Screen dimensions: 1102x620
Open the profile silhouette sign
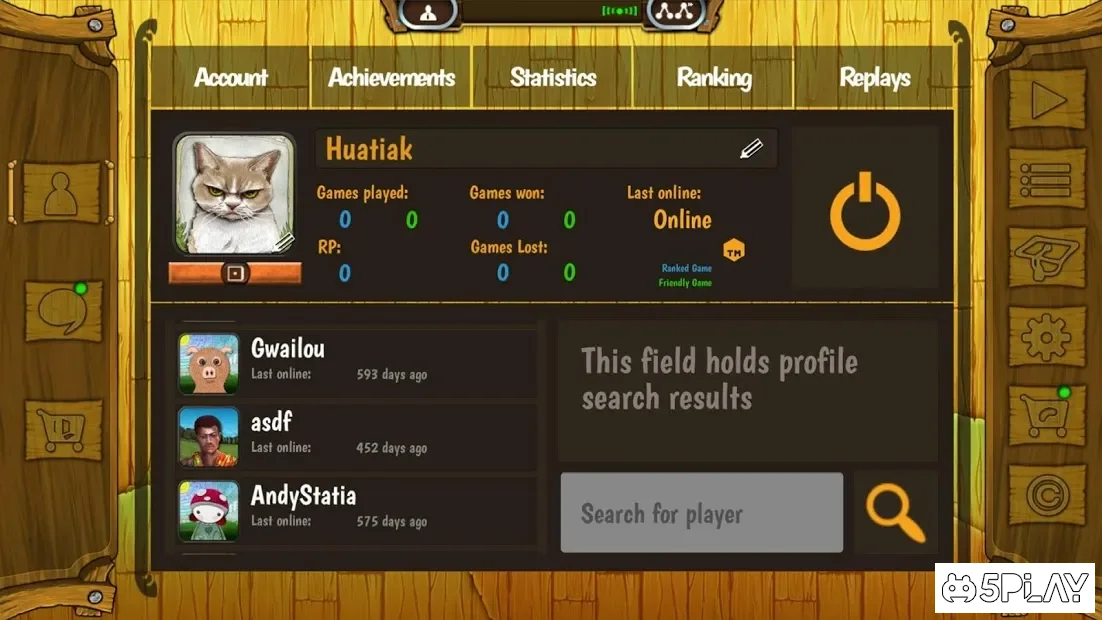pyautogui.click(x=62, y=192)
